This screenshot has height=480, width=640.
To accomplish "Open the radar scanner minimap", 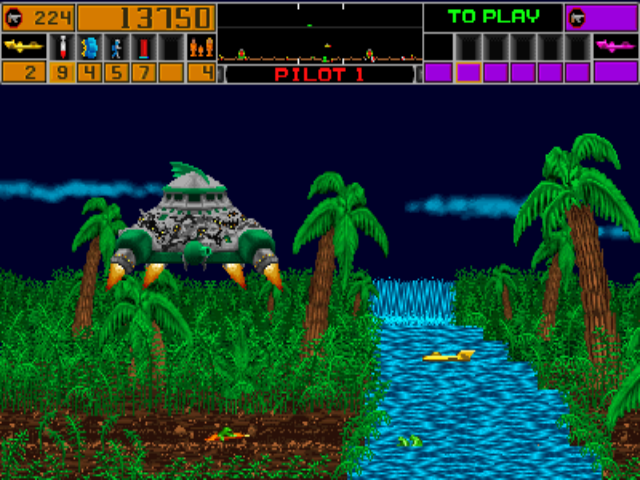I will [319, 32].
